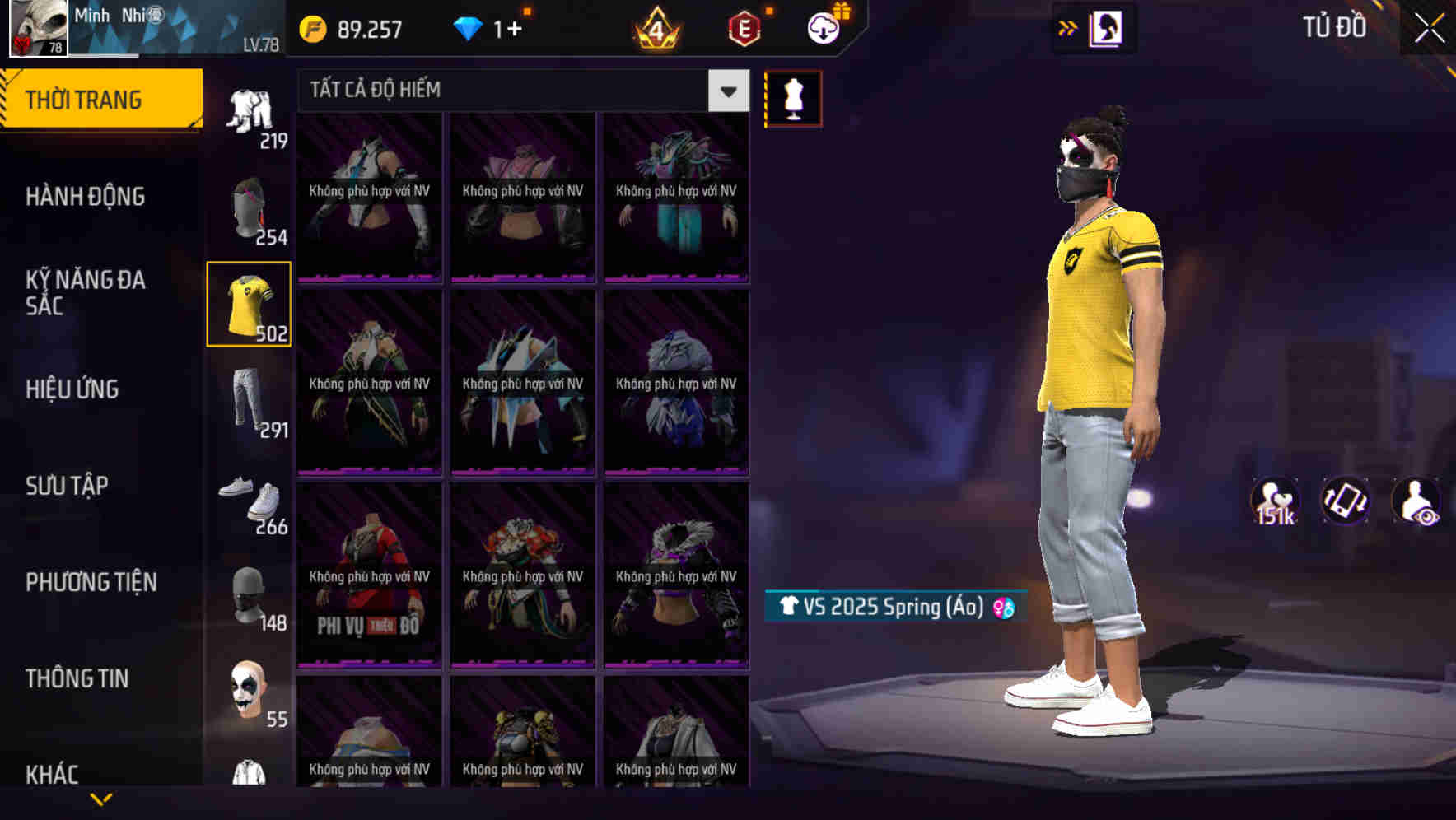1456x820 pixels.
Task: Toggle the mannequin display preview
Action: coord(793,97)
